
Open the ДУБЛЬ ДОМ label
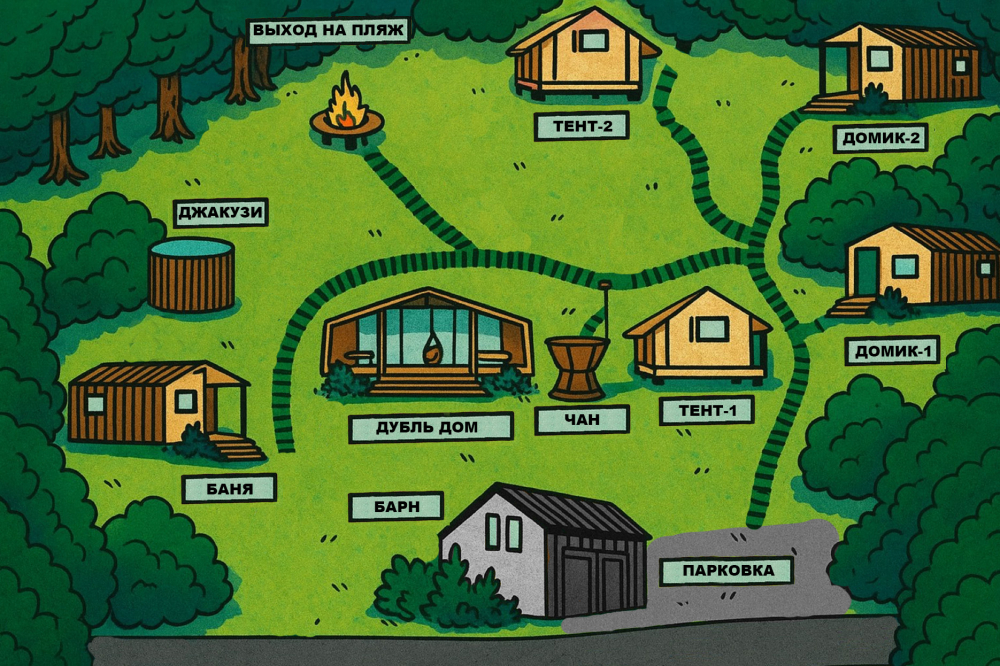430,427
